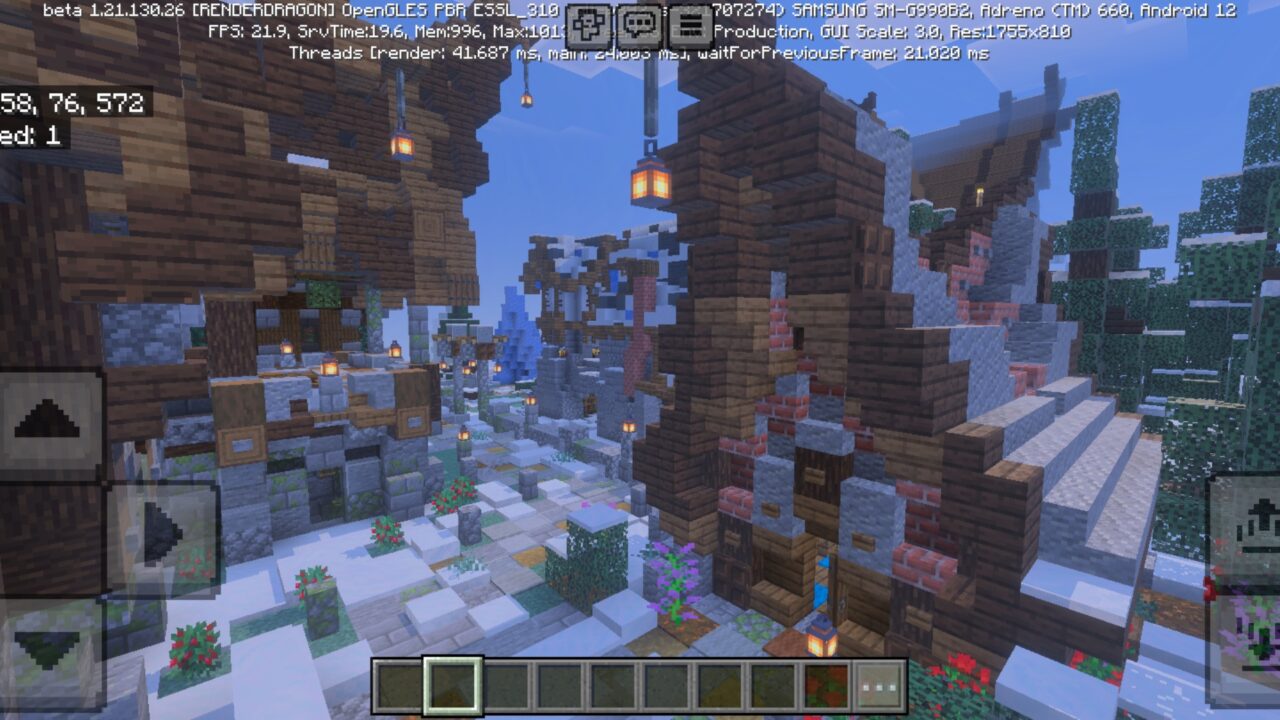The image size is (1280, 720).
Task: Open the chat window
Action: pos(638,22)
